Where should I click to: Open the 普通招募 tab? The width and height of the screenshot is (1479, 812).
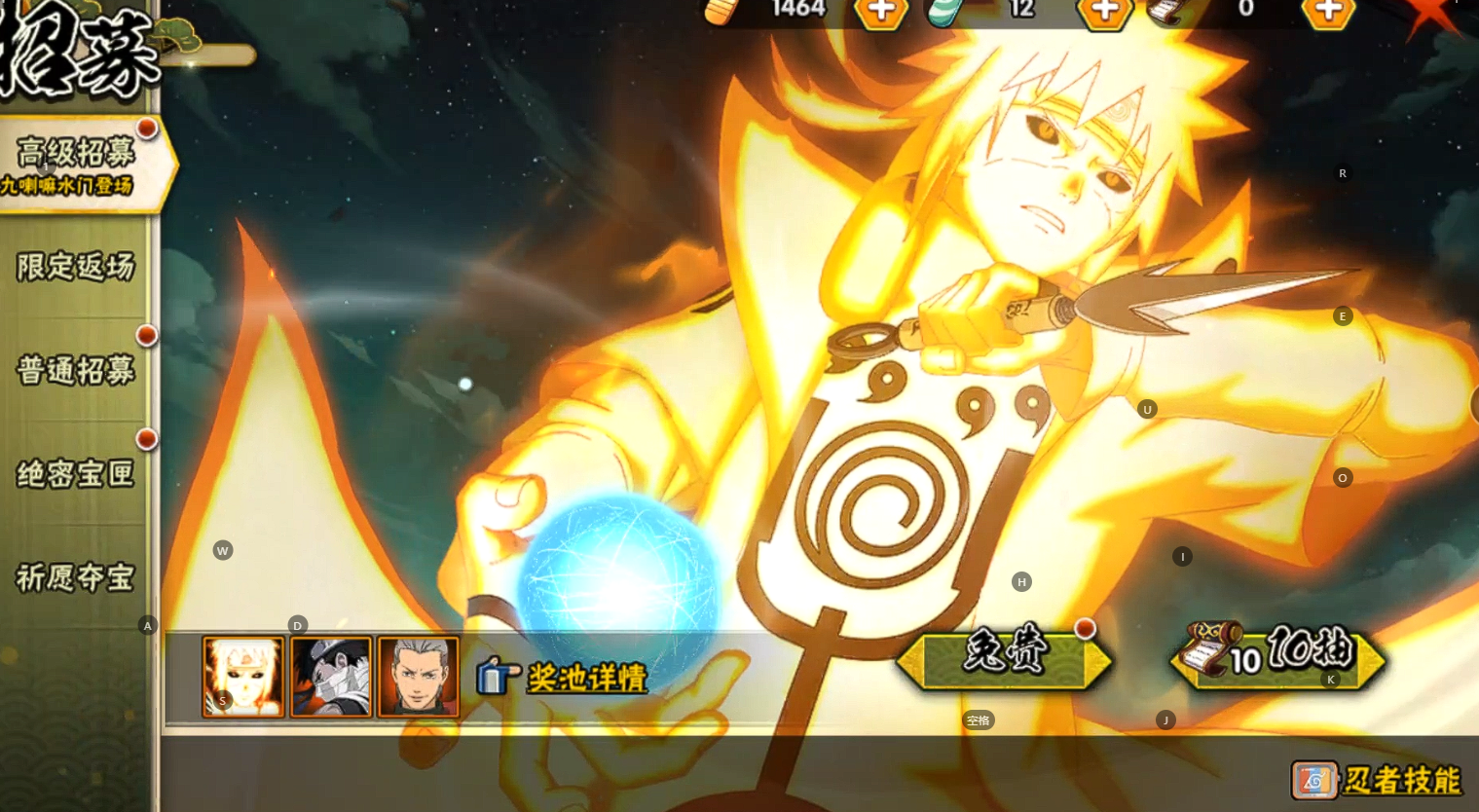click(x=76, y=370)
